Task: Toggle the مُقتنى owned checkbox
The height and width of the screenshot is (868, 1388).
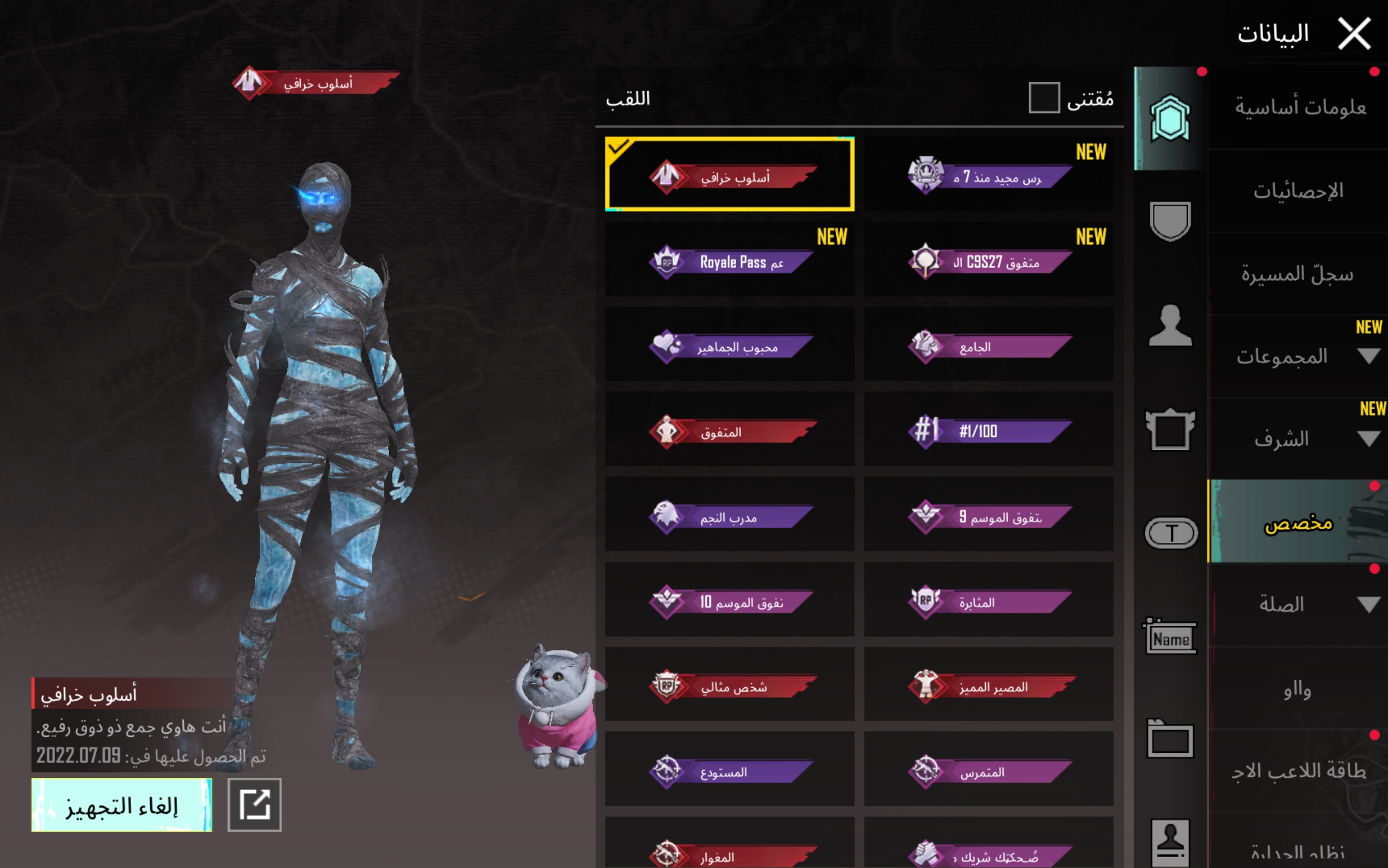Action: tap(1043, 98)
